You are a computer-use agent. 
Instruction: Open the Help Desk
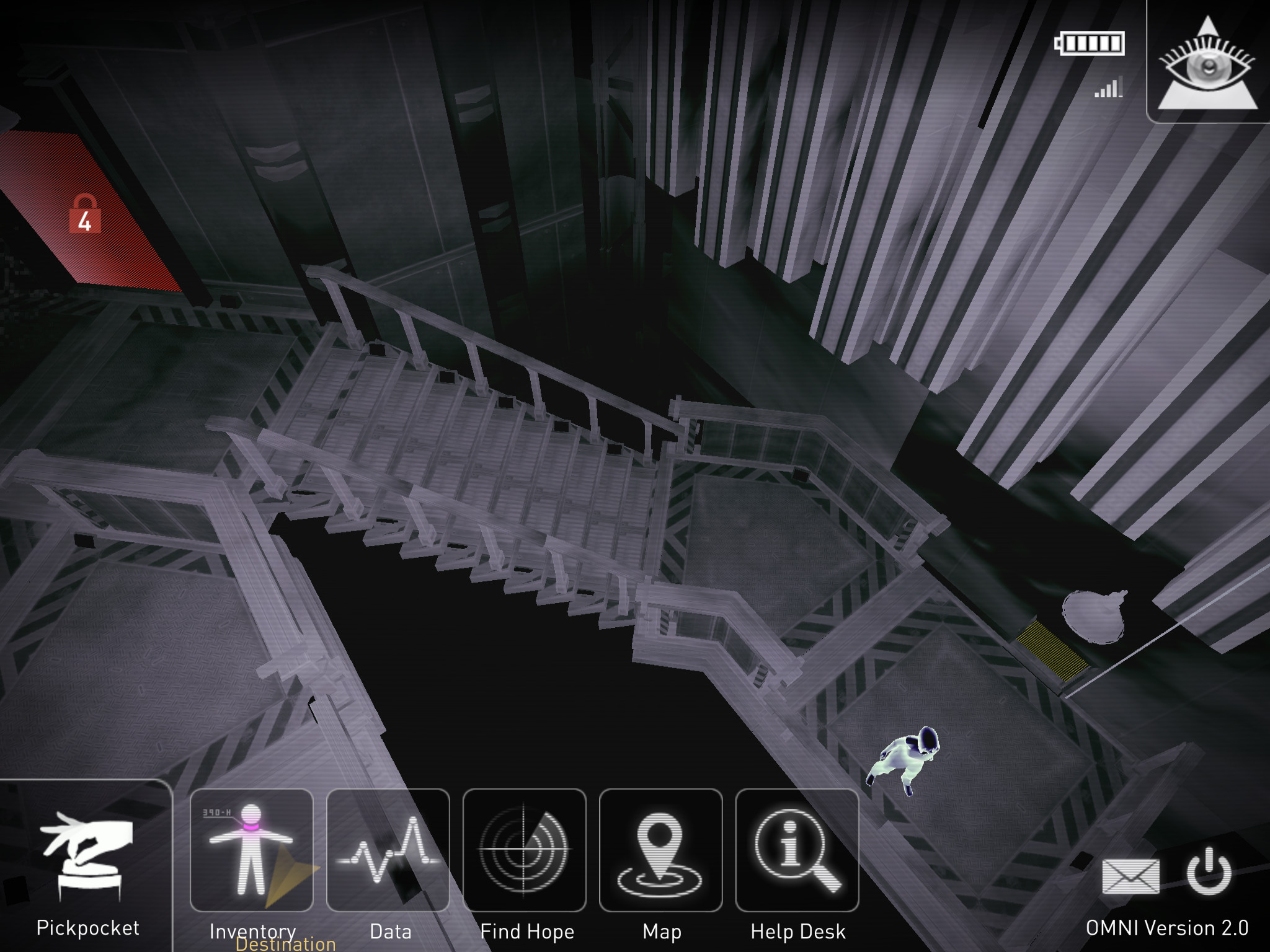[x=797, y=850]
